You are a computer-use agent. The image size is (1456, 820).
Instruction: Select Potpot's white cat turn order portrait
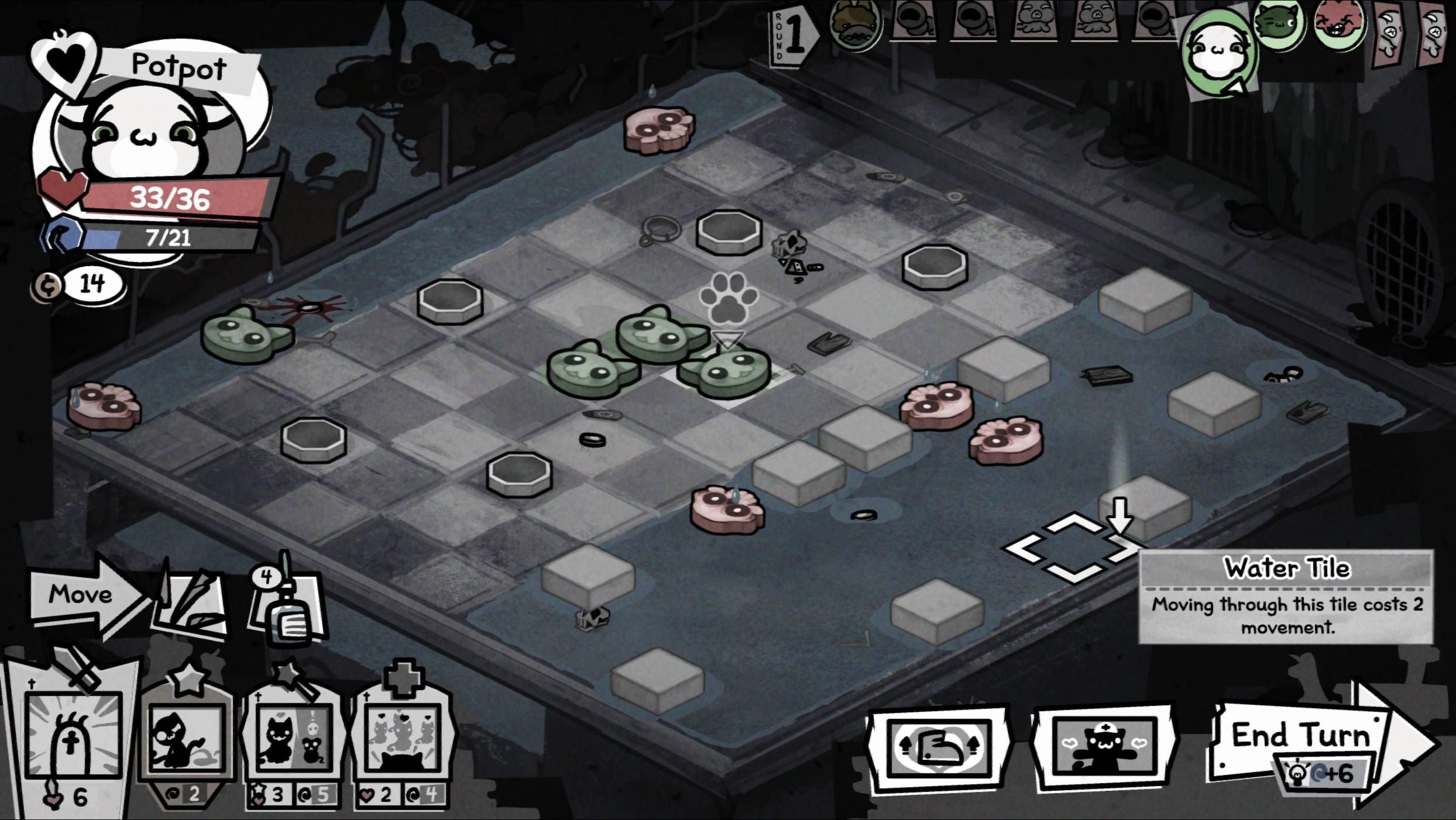pyautogui.click(x=1218, y=53)
